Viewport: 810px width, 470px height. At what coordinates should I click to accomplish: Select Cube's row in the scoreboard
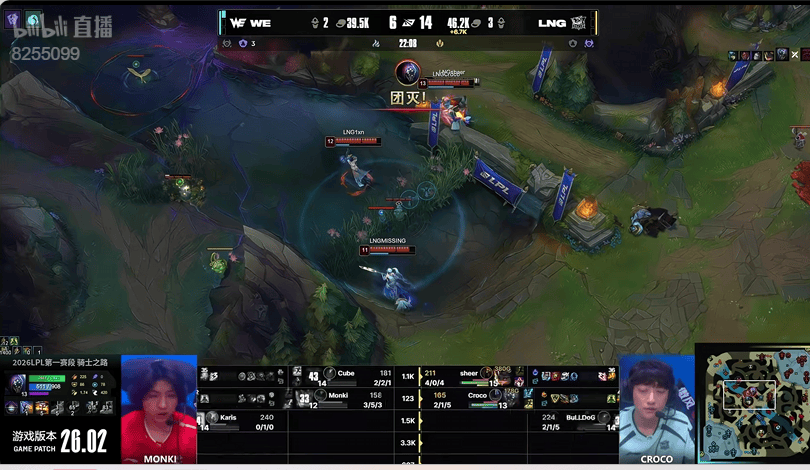[345, 377]
